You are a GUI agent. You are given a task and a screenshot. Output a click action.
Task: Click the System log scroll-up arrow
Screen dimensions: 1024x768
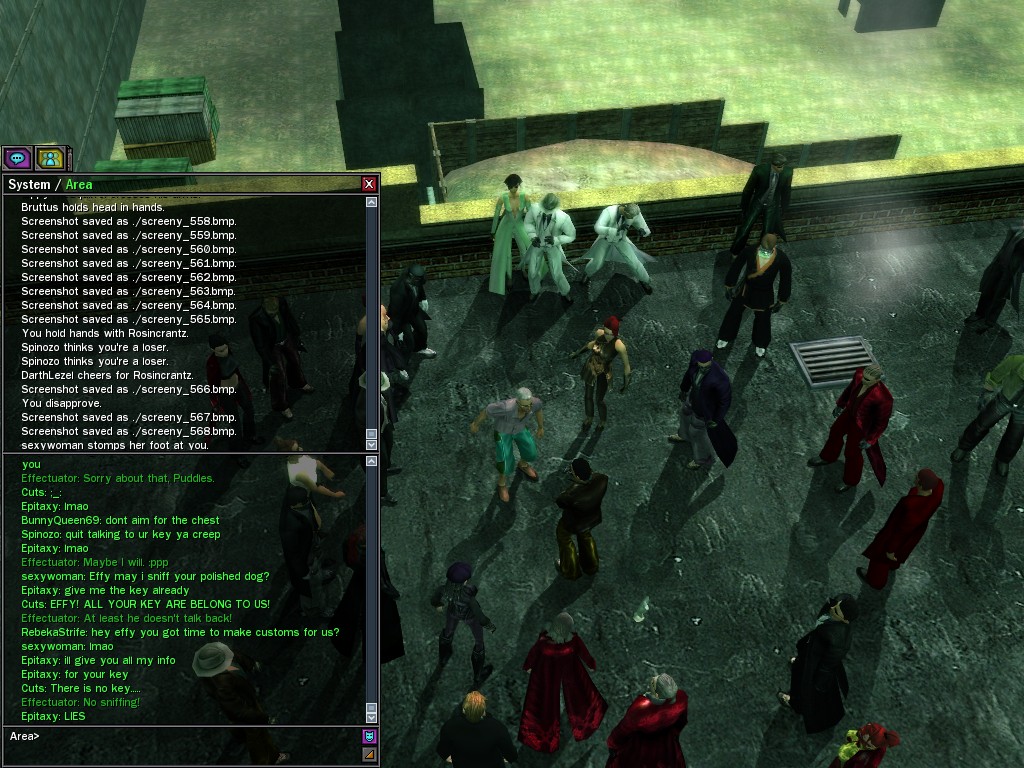(x=372, y=202)
